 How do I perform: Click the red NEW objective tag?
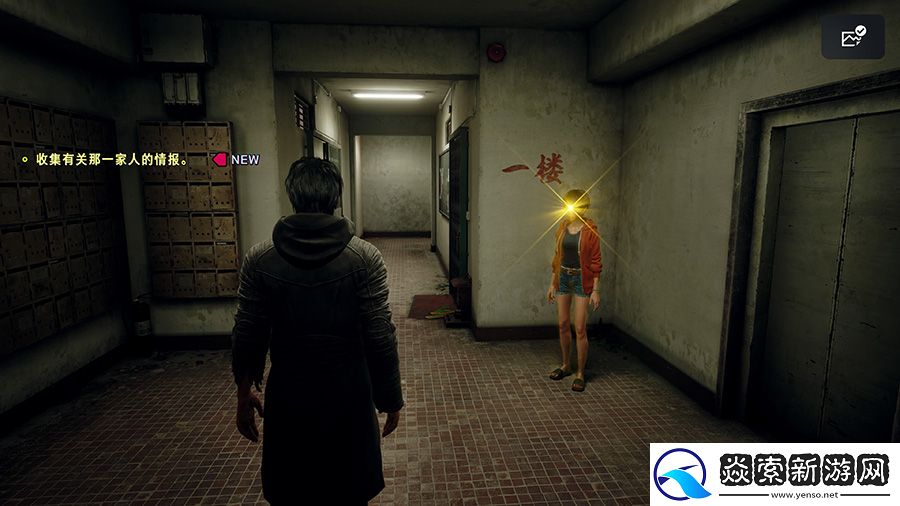(236, 159)
